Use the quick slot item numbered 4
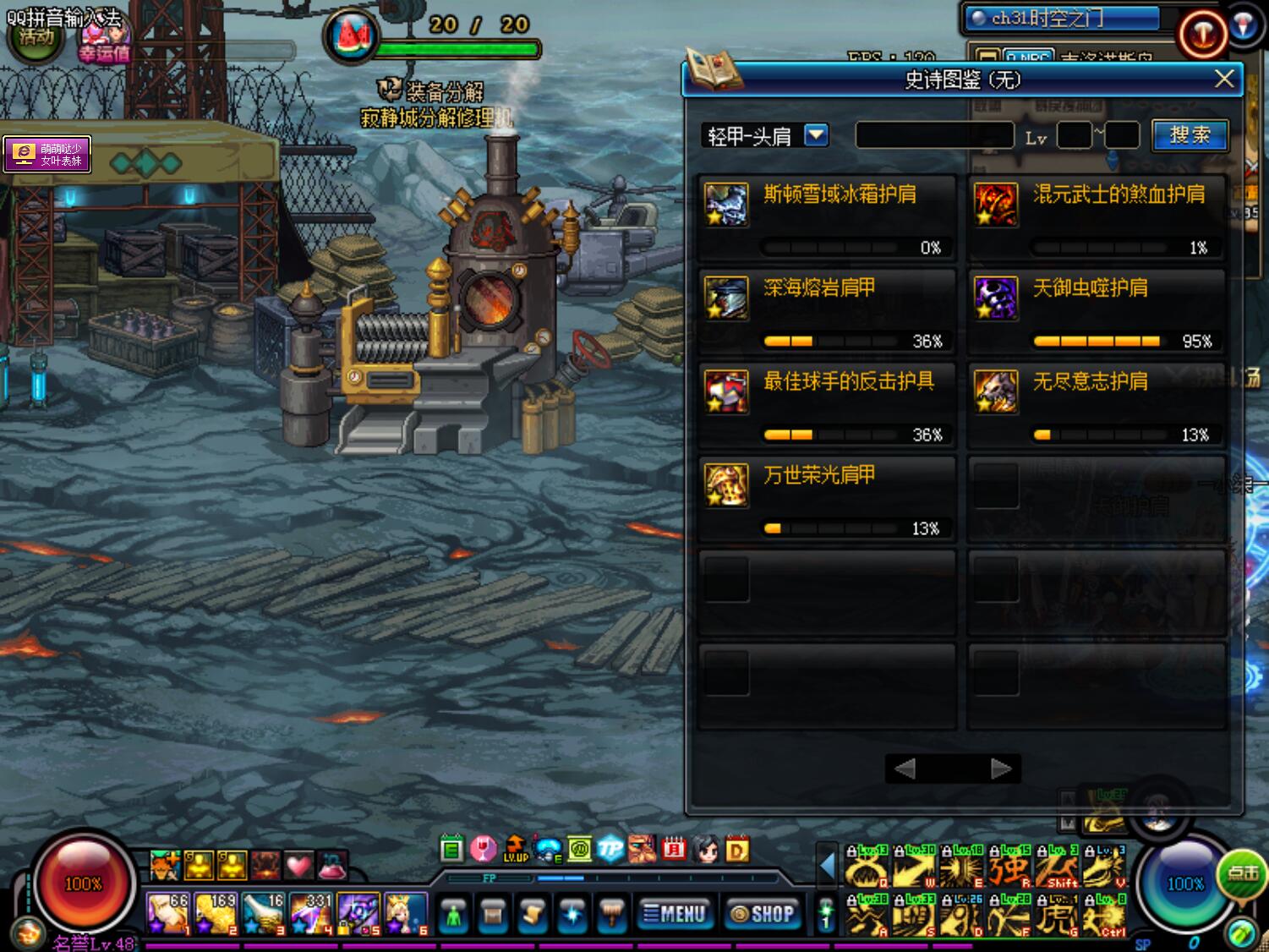 [311, 913]
